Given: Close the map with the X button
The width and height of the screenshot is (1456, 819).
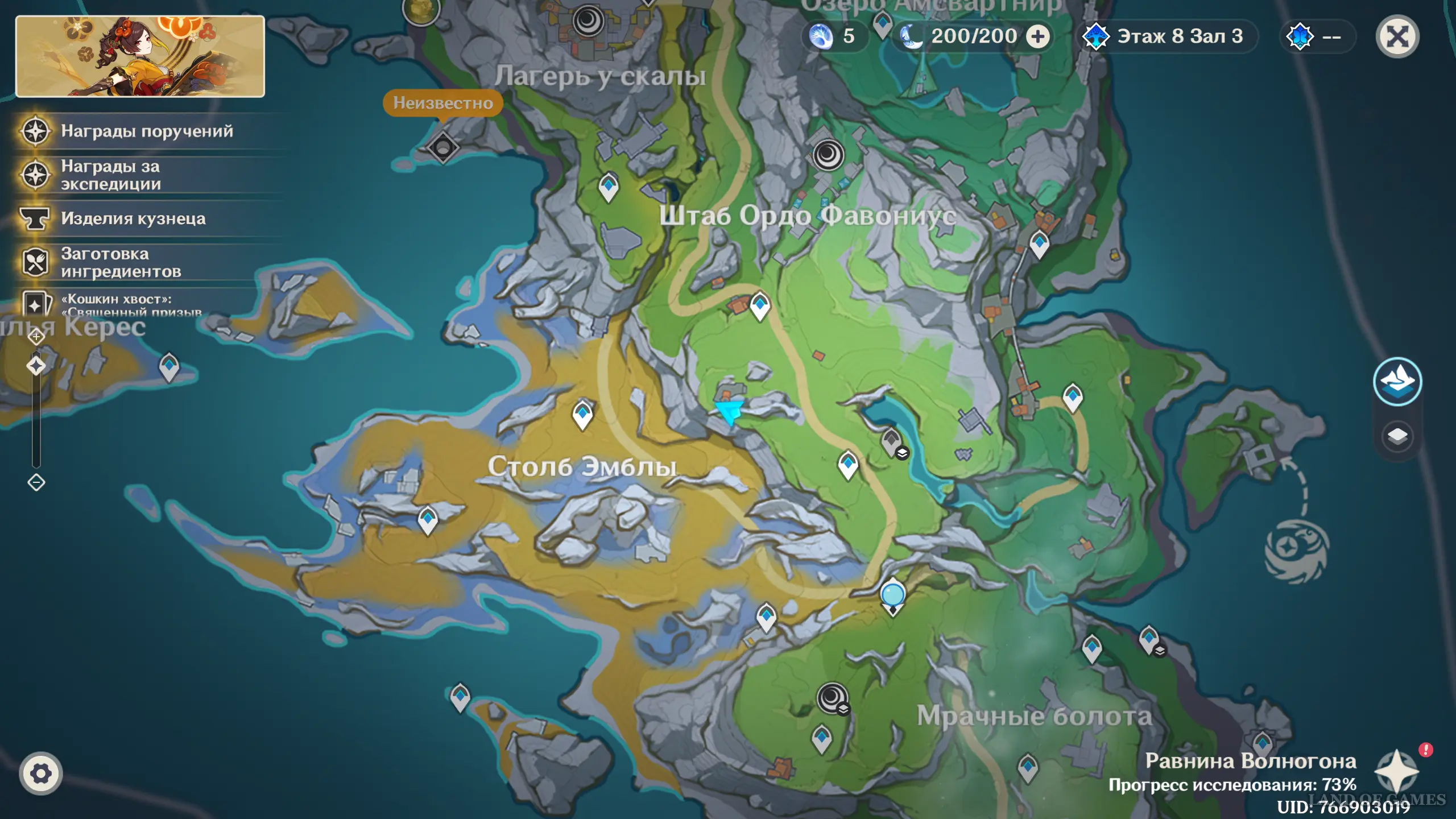Looking at the screenshot, I should 1397,37.
